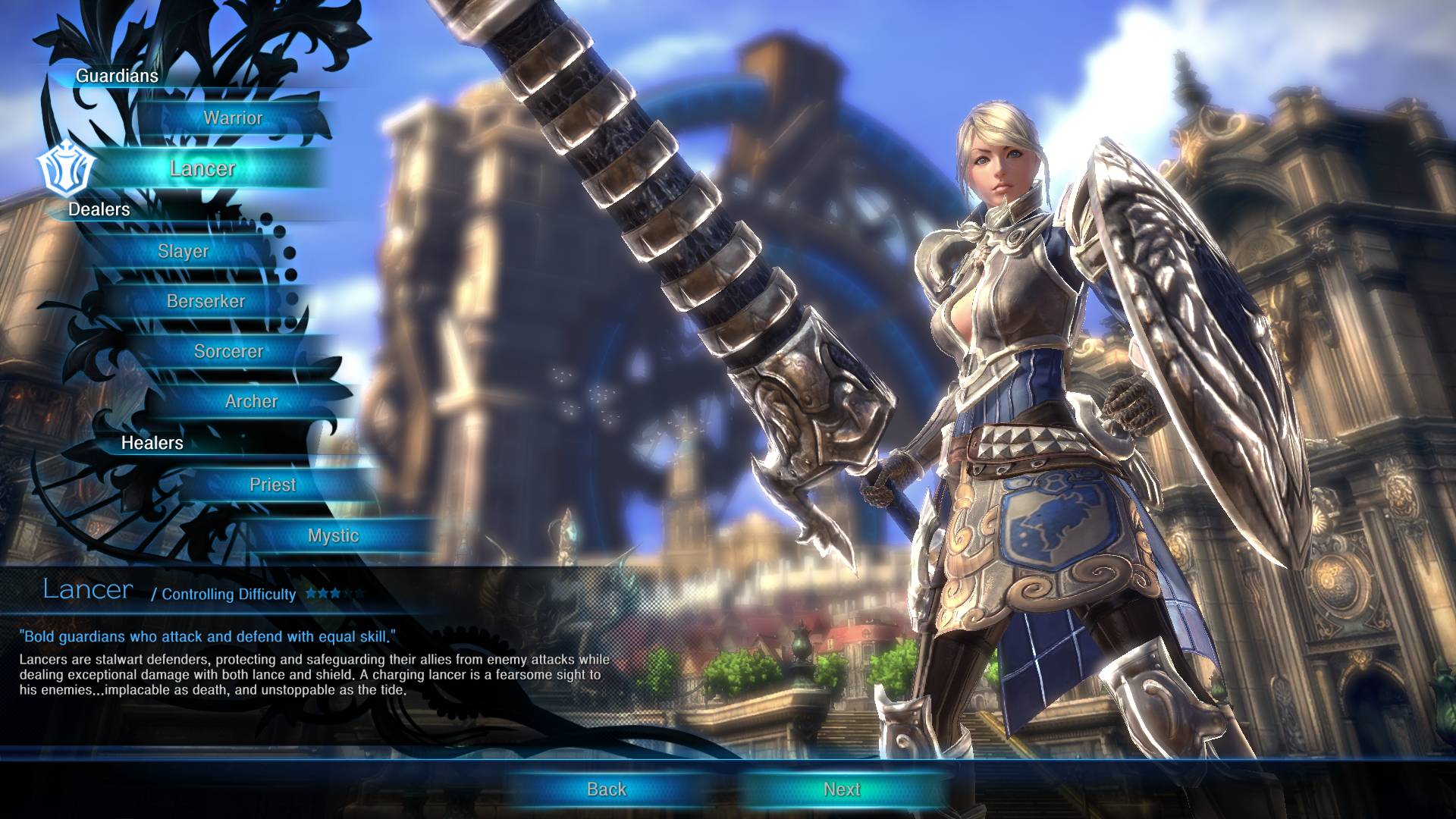Click Next to continue character creation
Viewport: 1456px width, 819px height.
click(842, 789)
